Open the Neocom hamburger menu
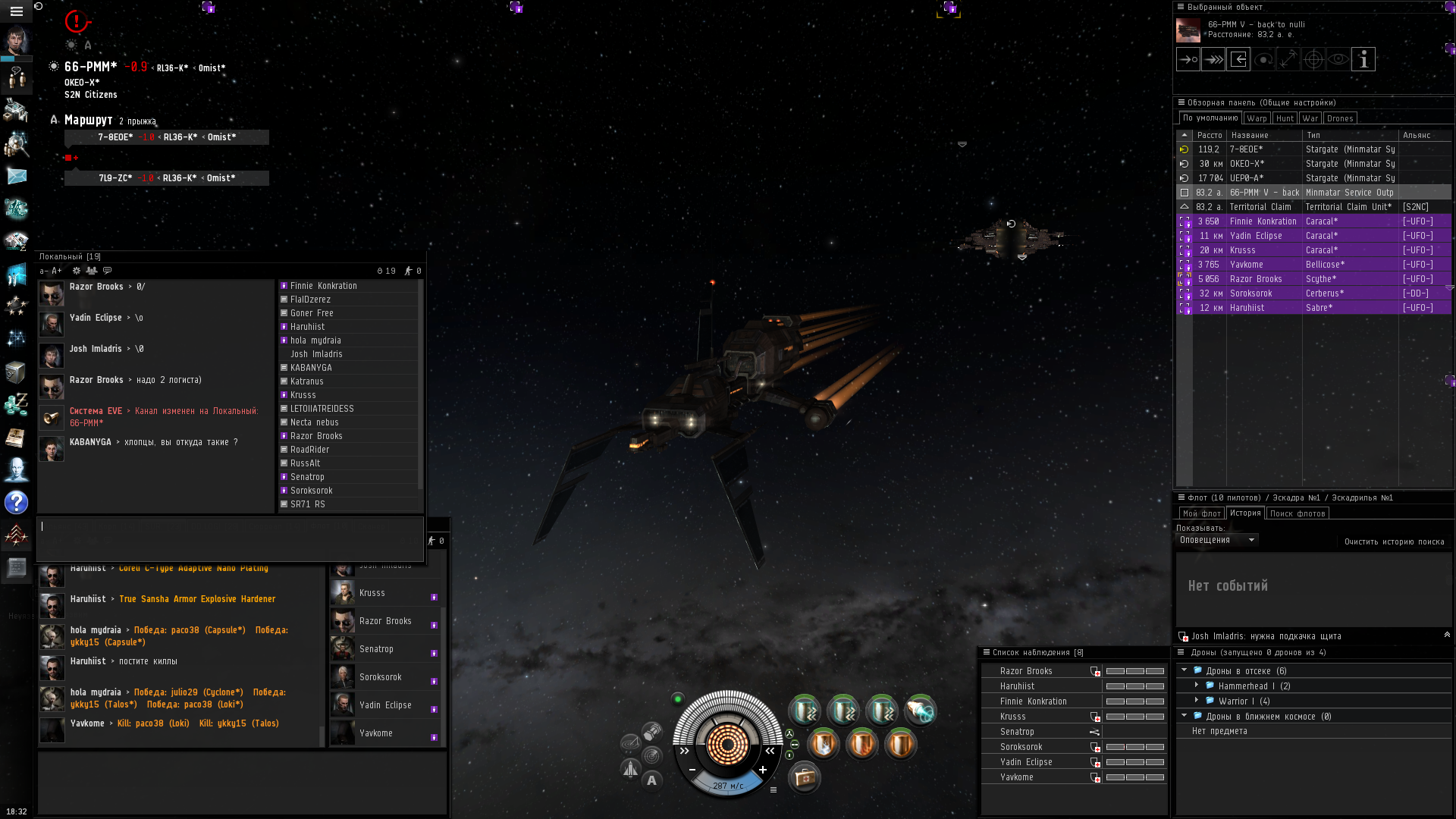Image resolution: width=1456 pixels, height=819 pixels. pos(16,11)
